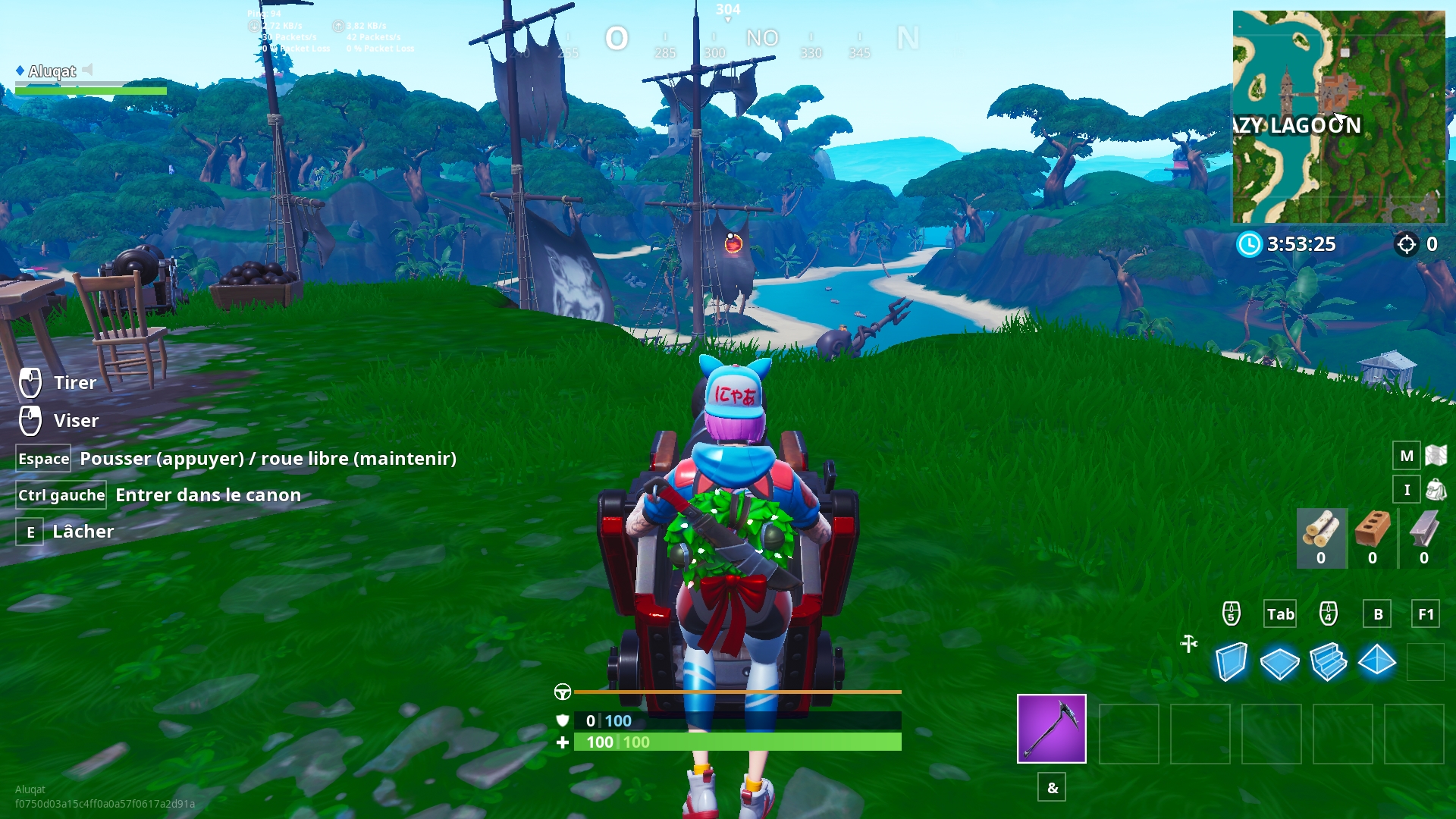
Task: Open the map via the M icon
Action: pos(1407,456)
